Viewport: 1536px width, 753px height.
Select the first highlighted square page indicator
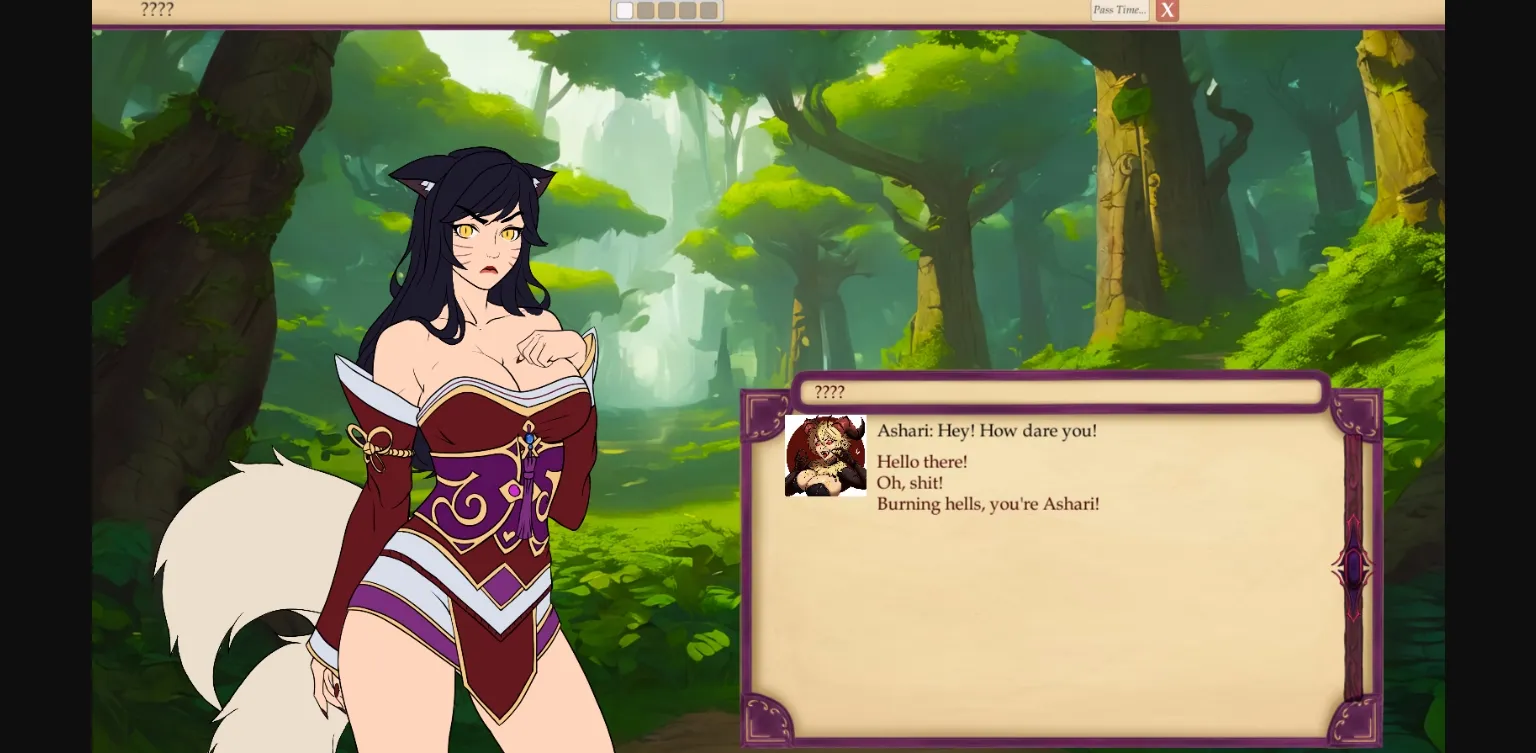point(624,10)
